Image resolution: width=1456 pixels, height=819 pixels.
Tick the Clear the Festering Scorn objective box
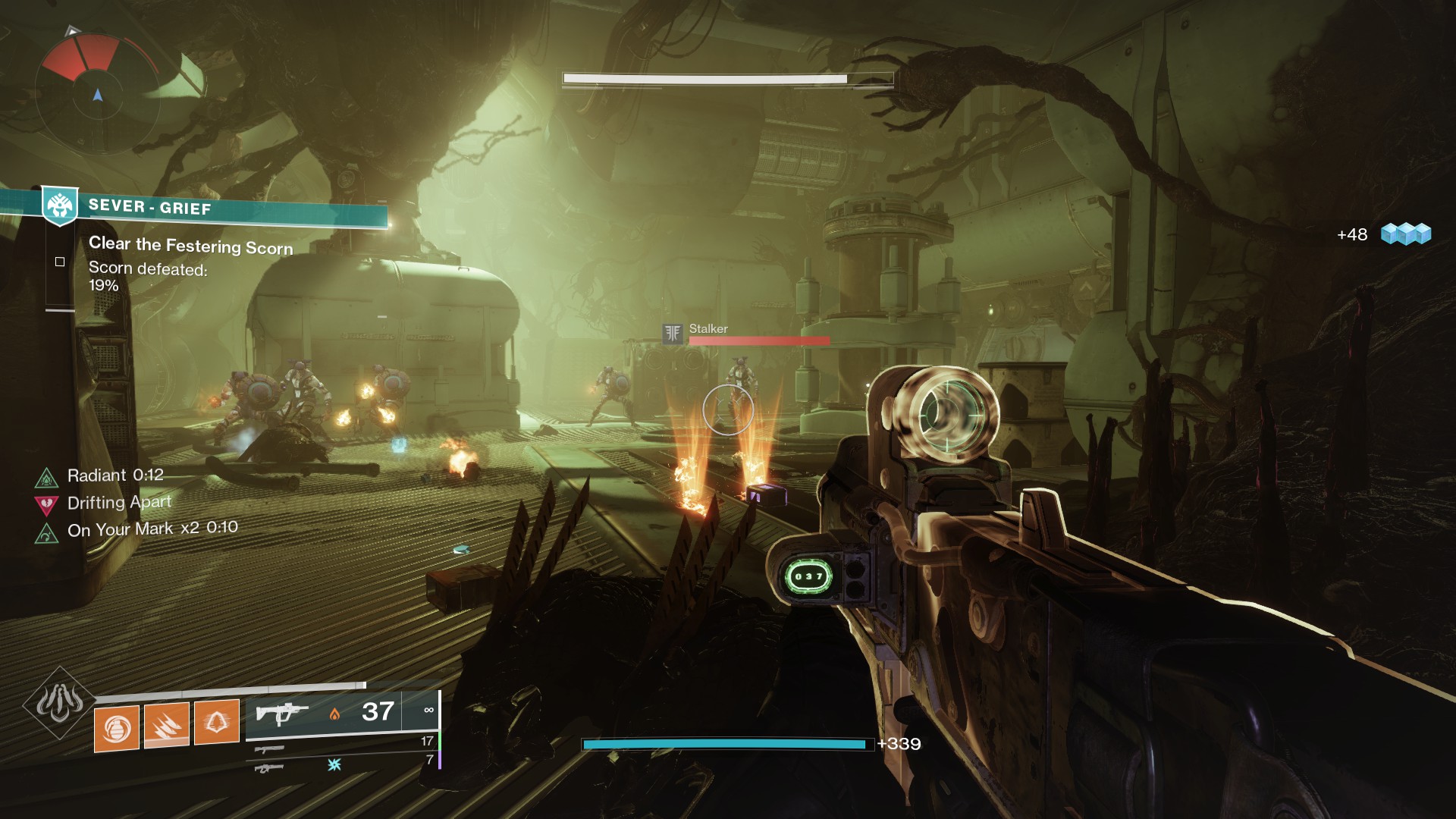(x=60, y=262)
